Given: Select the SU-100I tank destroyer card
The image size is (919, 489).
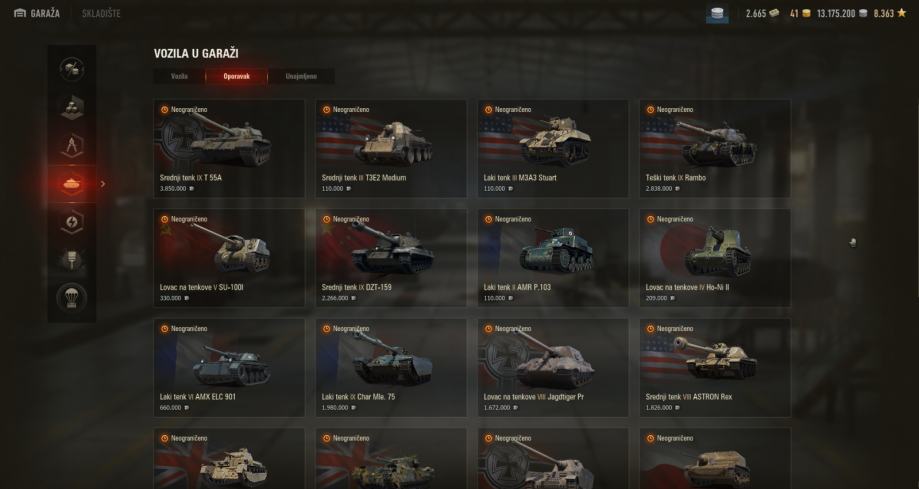Looking at the screenshot, I should [x=229, y=257].
